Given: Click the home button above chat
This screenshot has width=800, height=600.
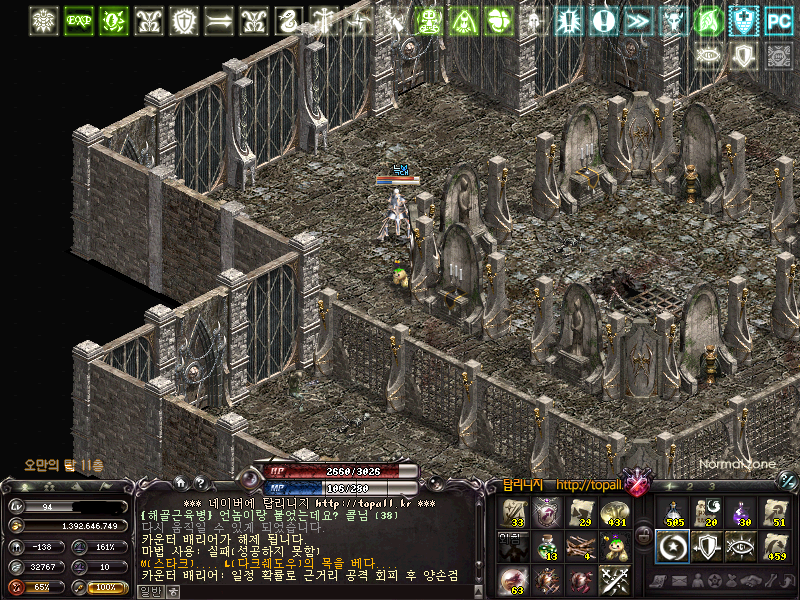Looking at the screenshot, I should (179, 482).
